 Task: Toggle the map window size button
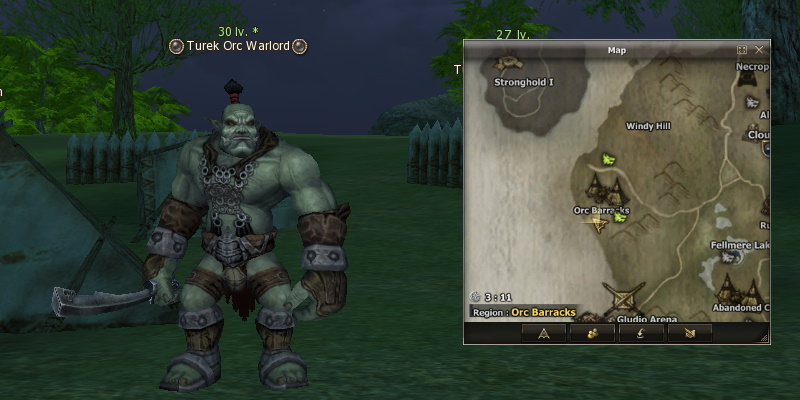click(742, 49)
